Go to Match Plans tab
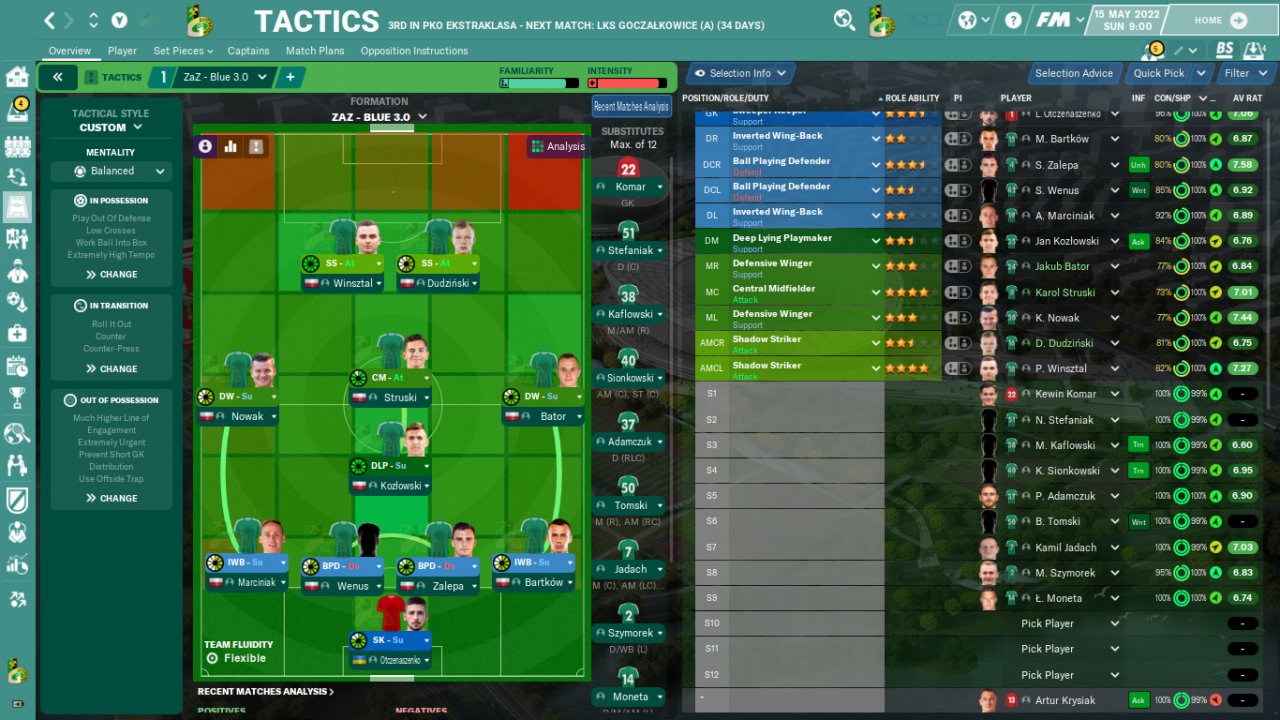 pyautogui.click(x=316, y=51)
